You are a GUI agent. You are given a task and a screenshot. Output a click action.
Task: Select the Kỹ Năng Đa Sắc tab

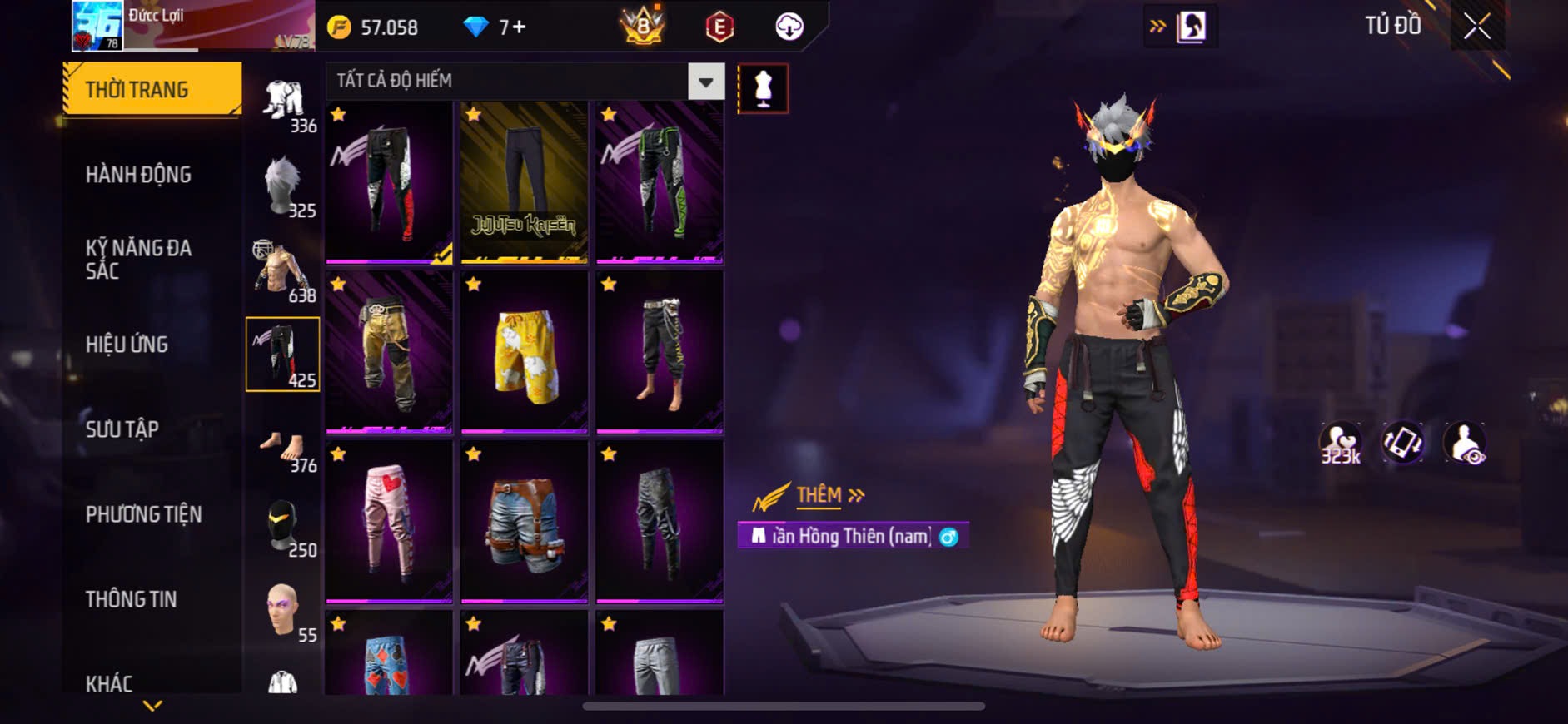tap(138, 260)
